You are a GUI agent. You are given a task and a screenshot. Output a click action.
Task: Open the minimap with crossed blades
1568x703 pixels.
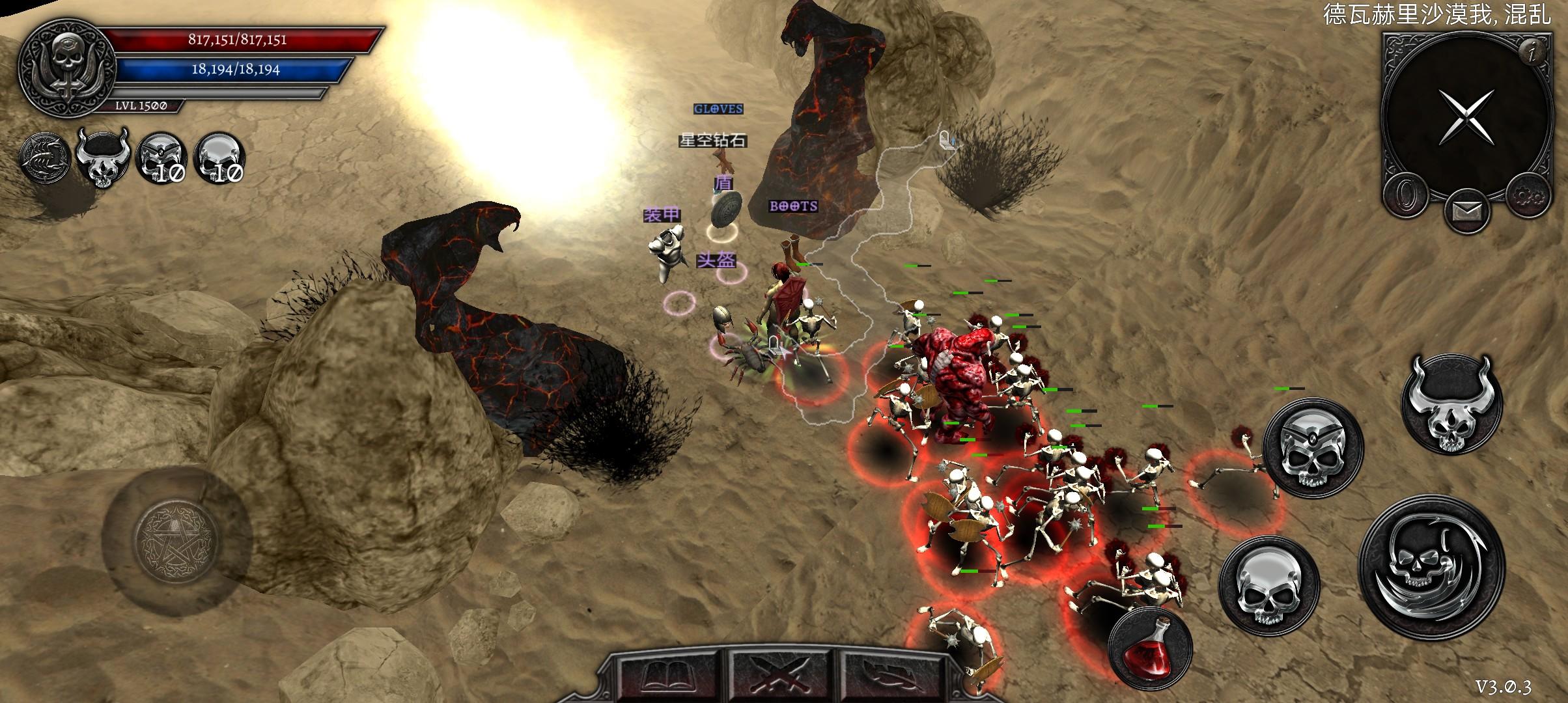pyautogui.click(x=1465, y=116)
